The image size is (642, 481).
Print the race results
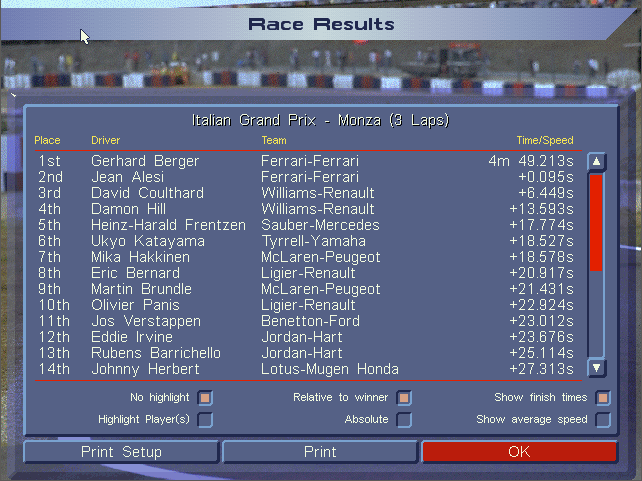(x=320, y=452)
